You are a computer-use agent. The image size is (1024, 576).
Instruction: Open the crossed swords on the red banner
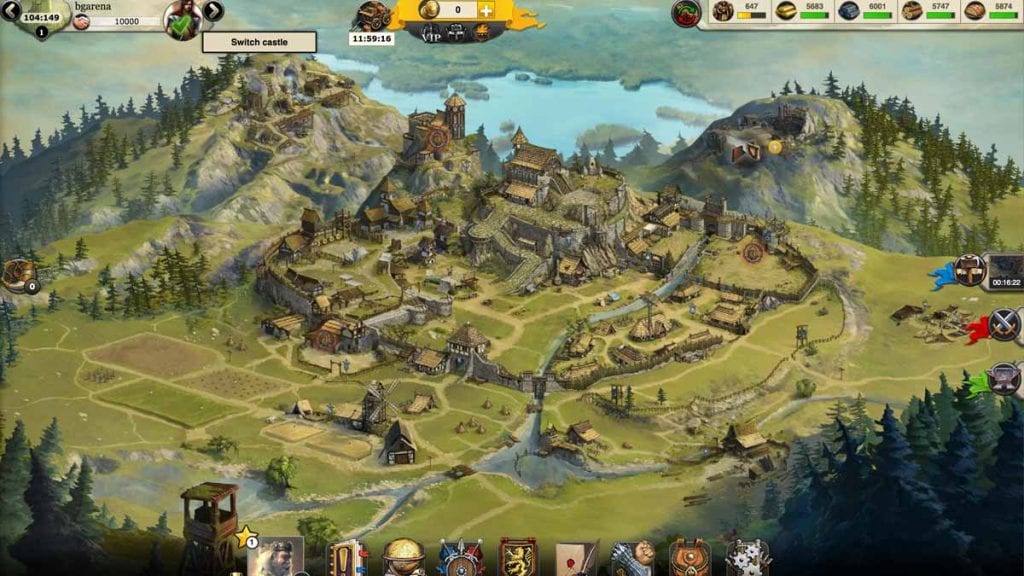[x=1003, y=324]
